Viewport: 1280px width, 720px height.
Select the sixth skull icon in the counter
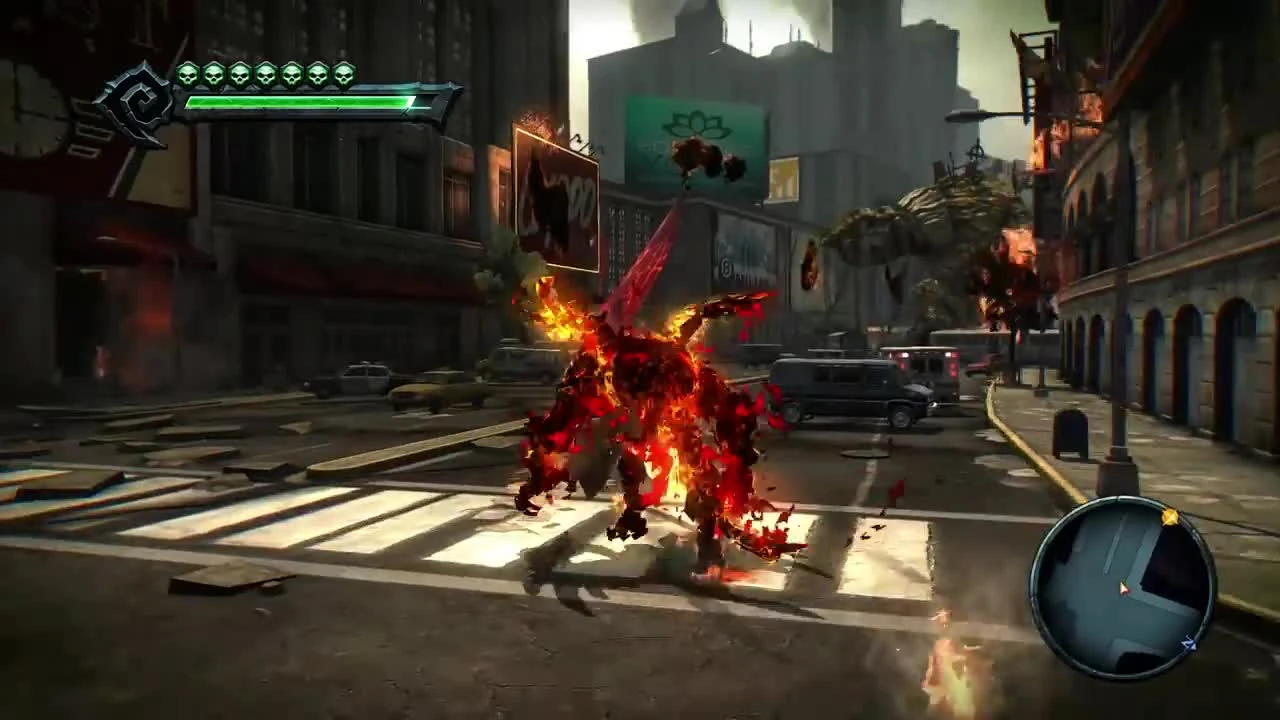coord(316,73)
